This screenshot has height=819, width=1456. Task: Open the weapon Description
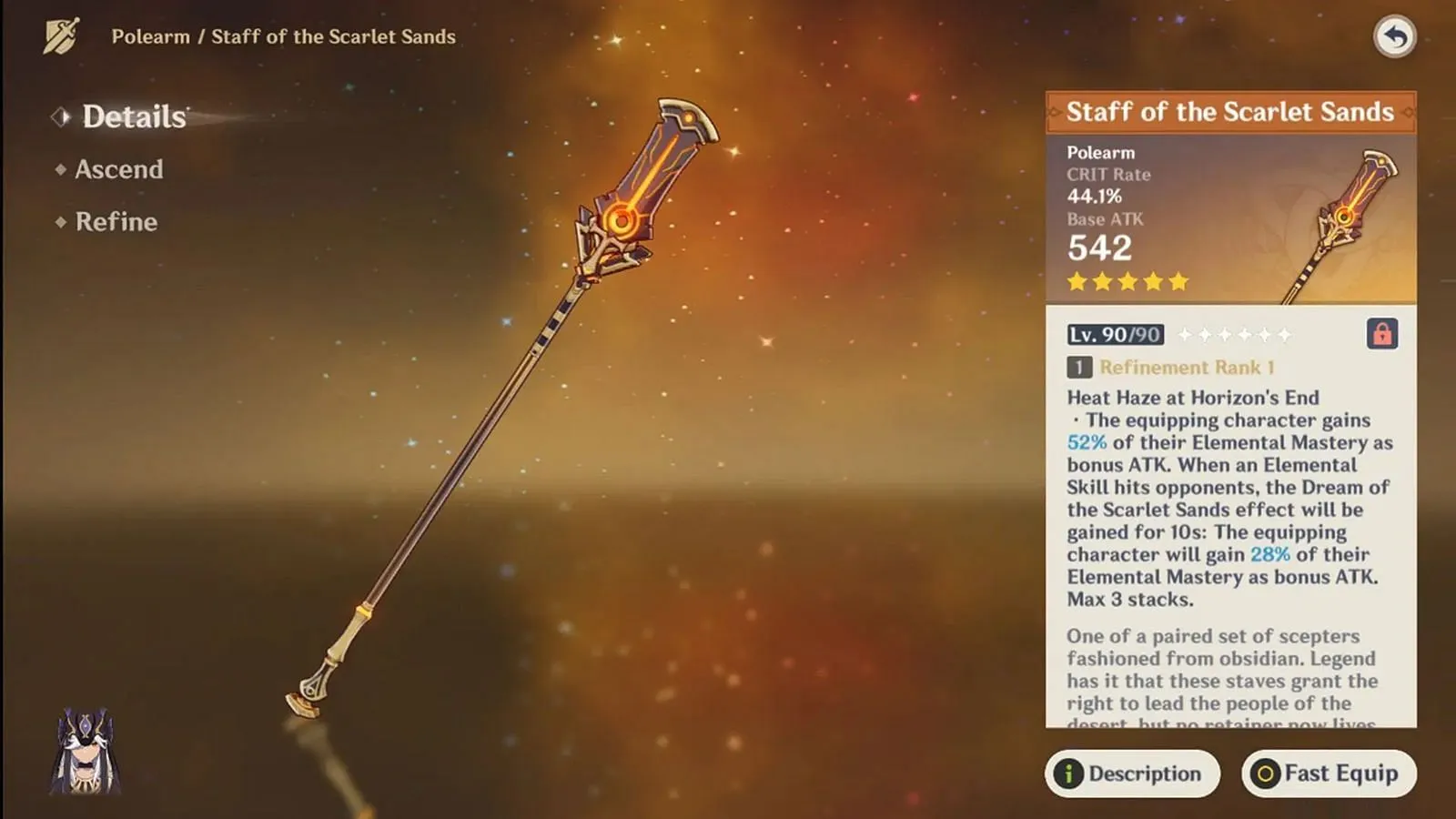(x=1131, y=773)
